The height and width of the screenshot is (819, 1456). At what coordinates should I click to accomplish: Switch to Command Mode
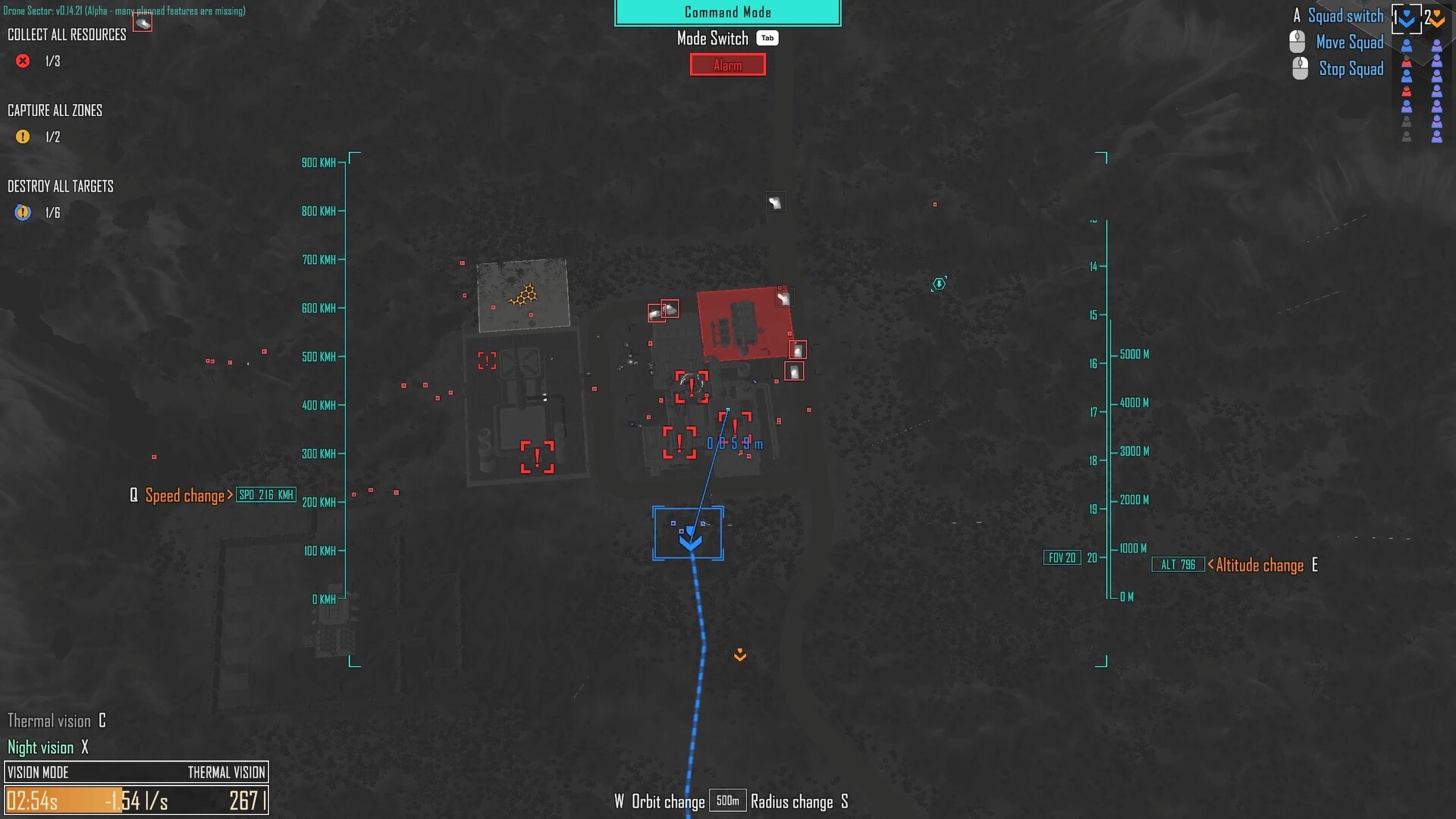click(727, 12)
